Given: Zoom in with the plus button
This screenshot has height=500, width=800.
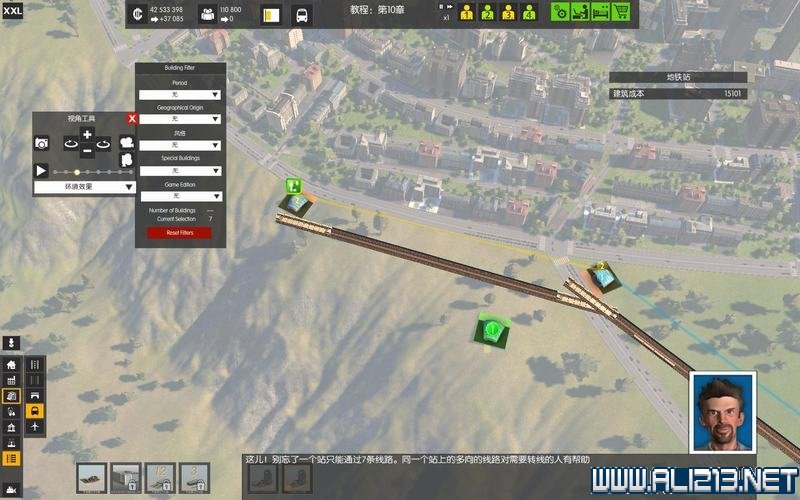Looking at the screenshot, I should point(87,134).
